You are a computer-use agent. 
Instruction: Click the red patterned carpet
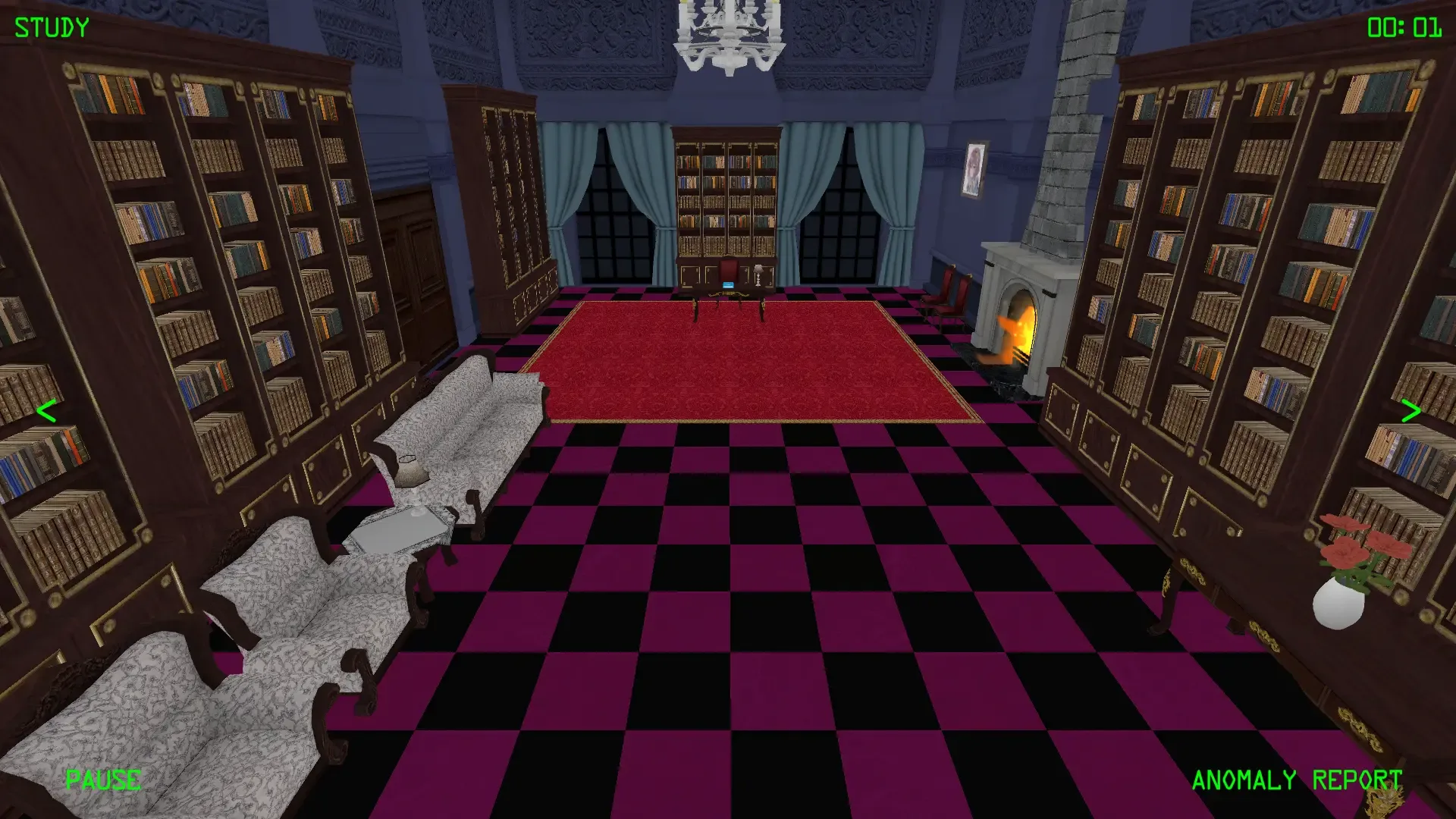(x=751, y=356)
